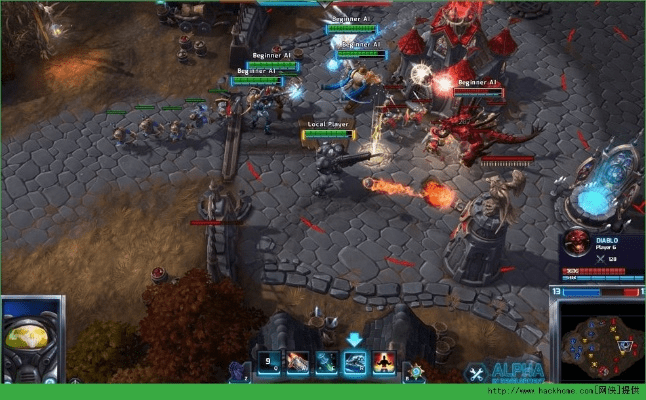Select the first ability showing number 9

coord(269,363)
